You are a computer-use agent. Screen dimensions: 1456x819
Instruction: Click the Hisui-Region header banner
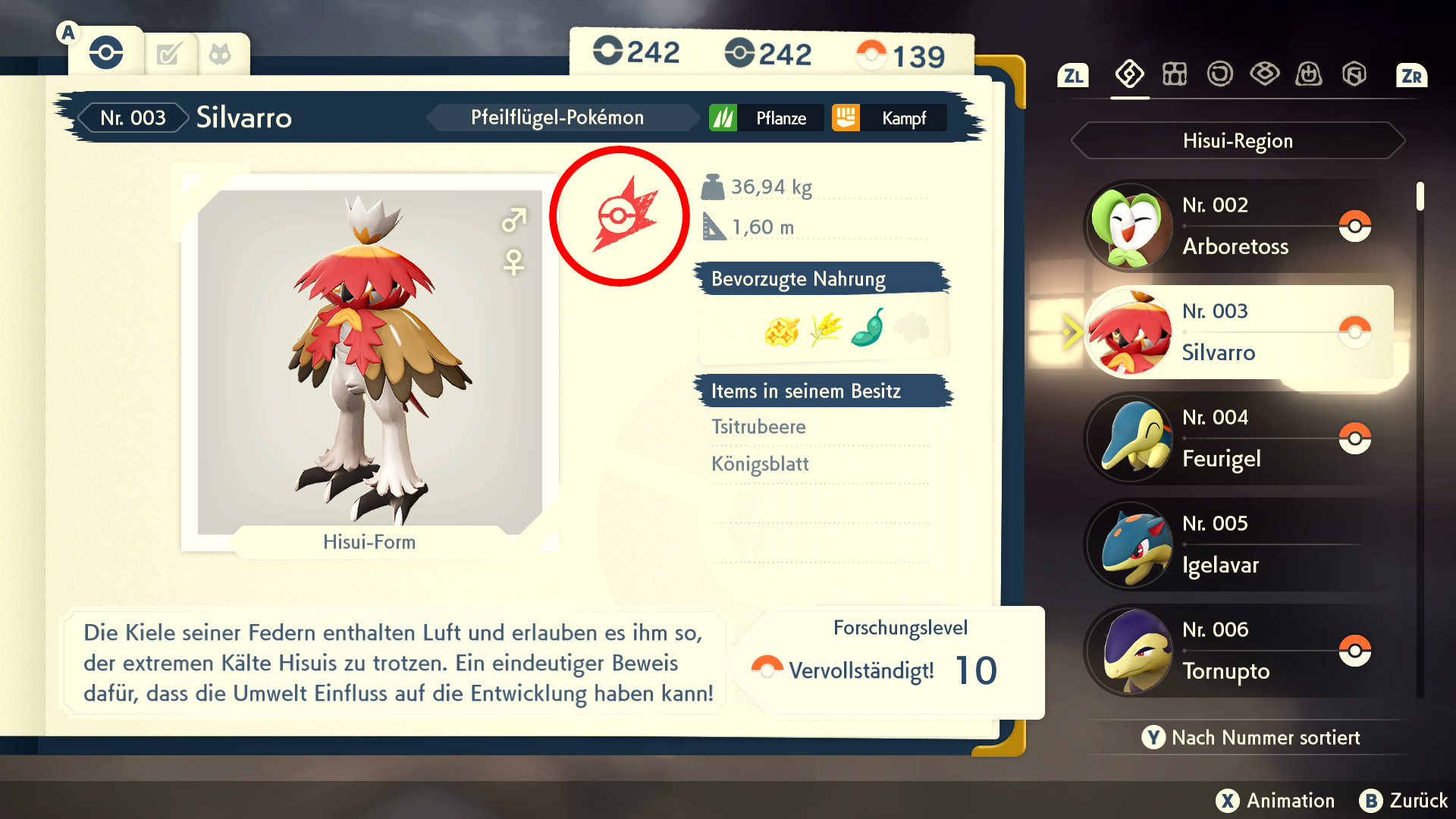coord(1238,140)
